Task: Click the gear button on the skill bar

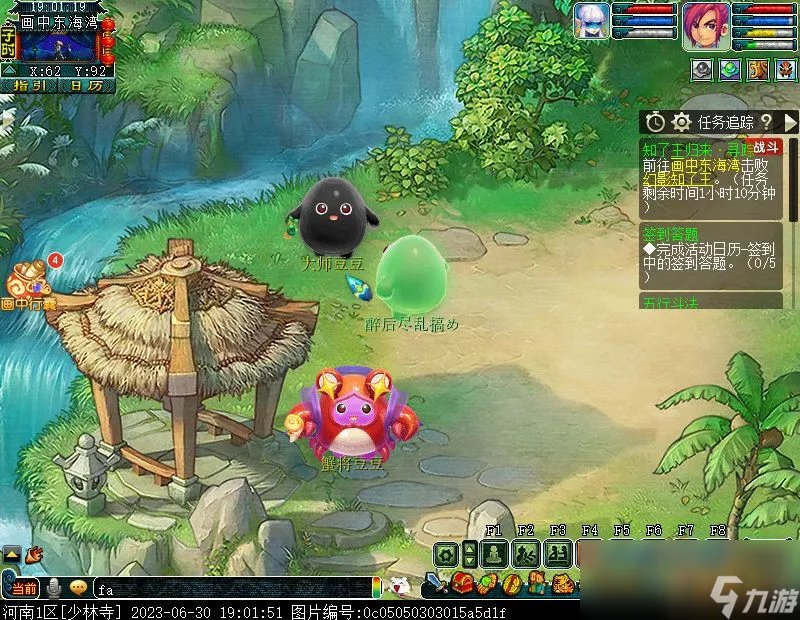Action: pyautogui.click(x=446, y=554)
